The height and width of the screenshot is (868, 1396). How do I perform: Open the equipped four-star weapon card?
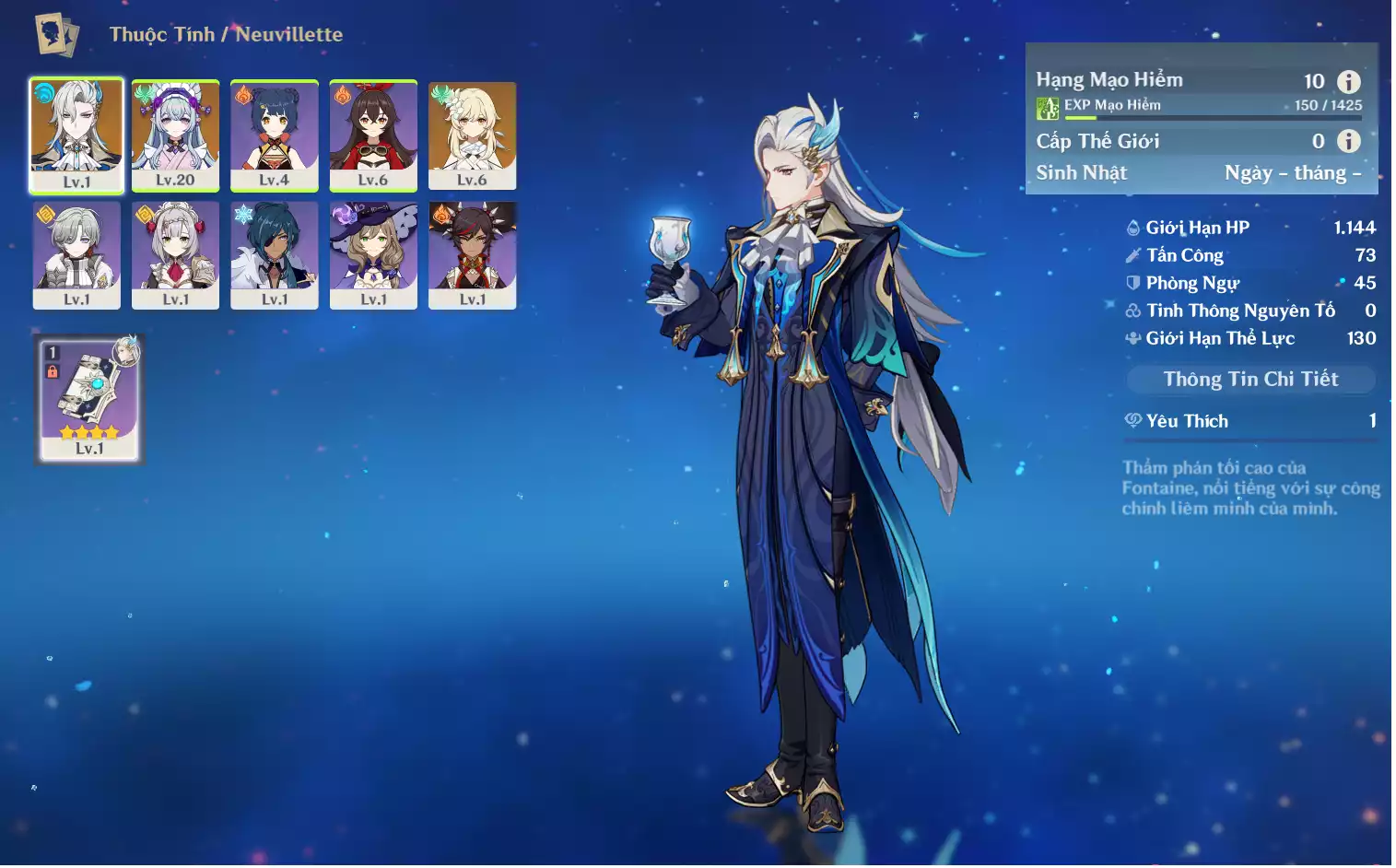coord(89,398)
